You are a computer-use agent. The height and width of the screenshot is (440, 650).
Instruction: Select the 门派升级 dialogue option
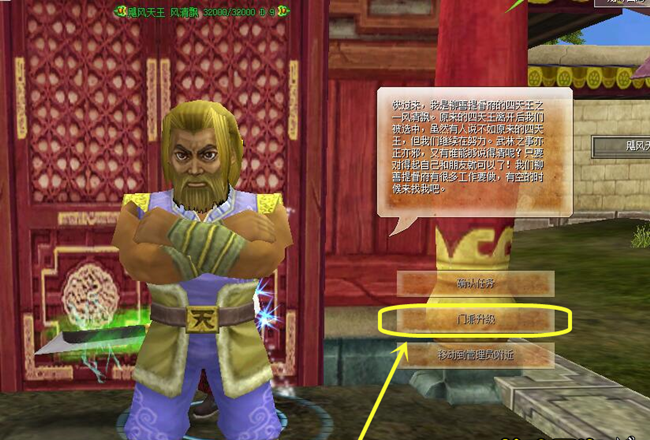coord(475,320)
